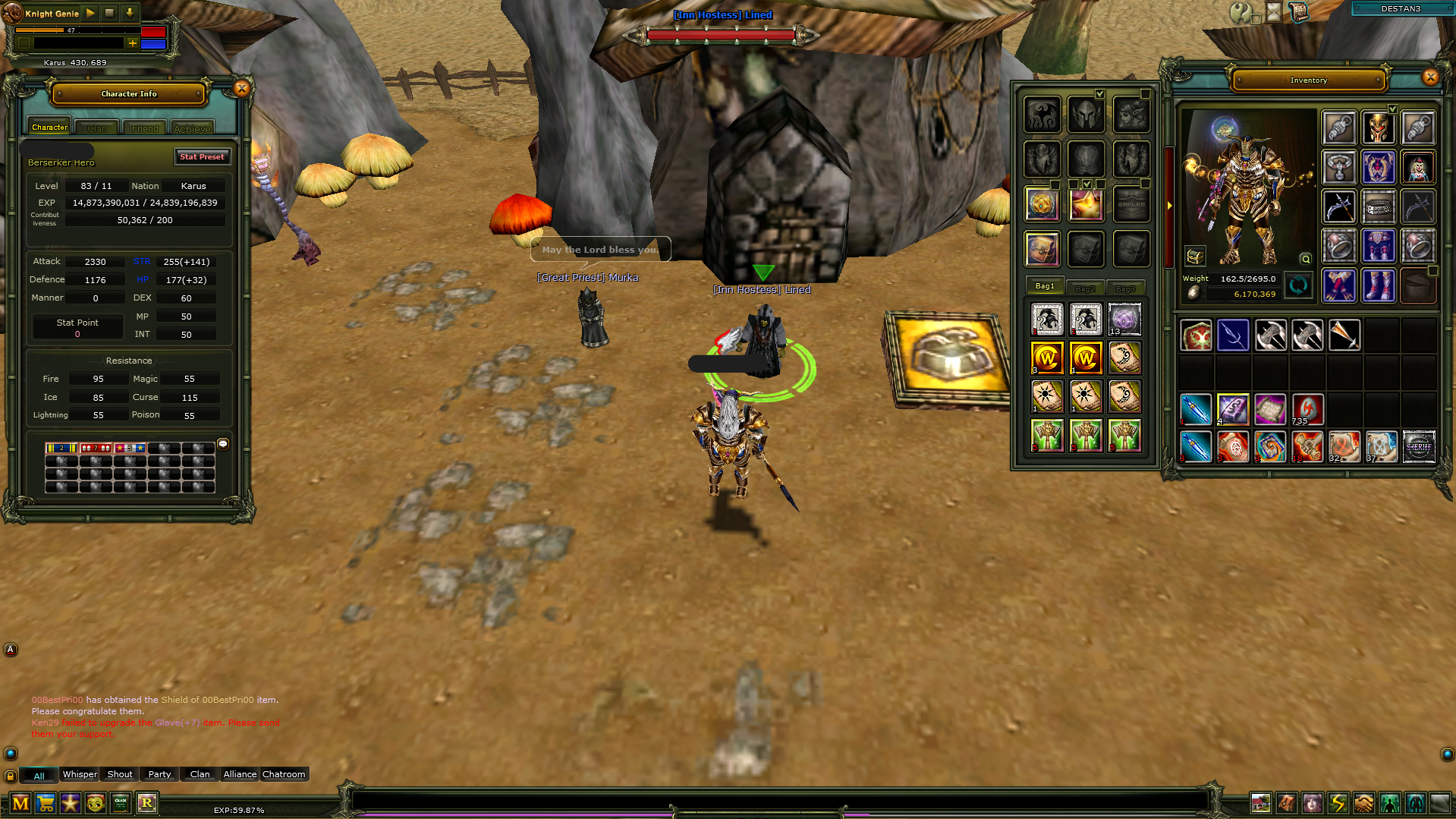Open the Stat Preset menu
This screenshot has width=1456, height=819.
[x=202, y=157]
